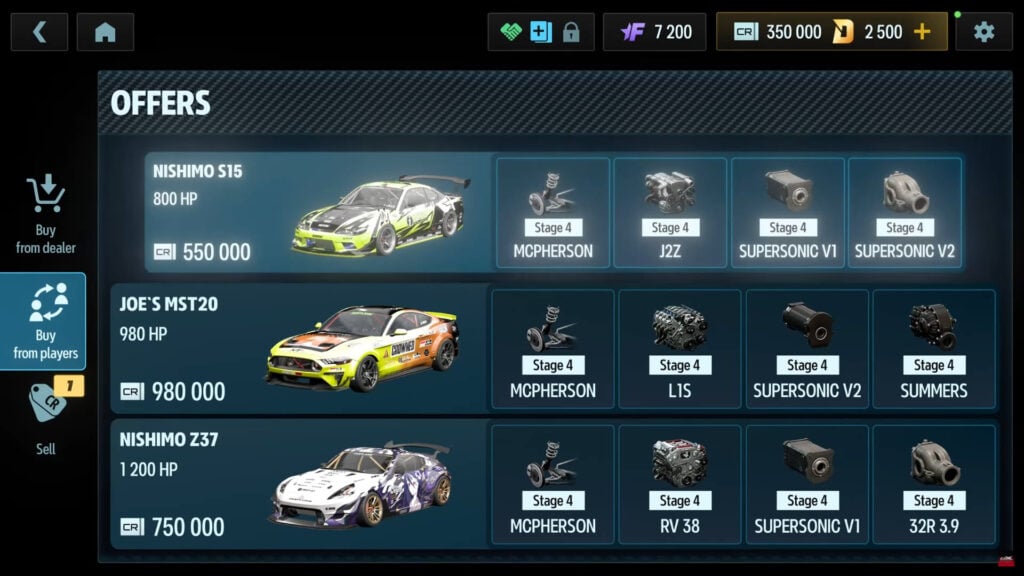The height and width of the screenshot is (576, 1024).
Task: Select the Buy from players tab
Action: [x=45, y=321]
